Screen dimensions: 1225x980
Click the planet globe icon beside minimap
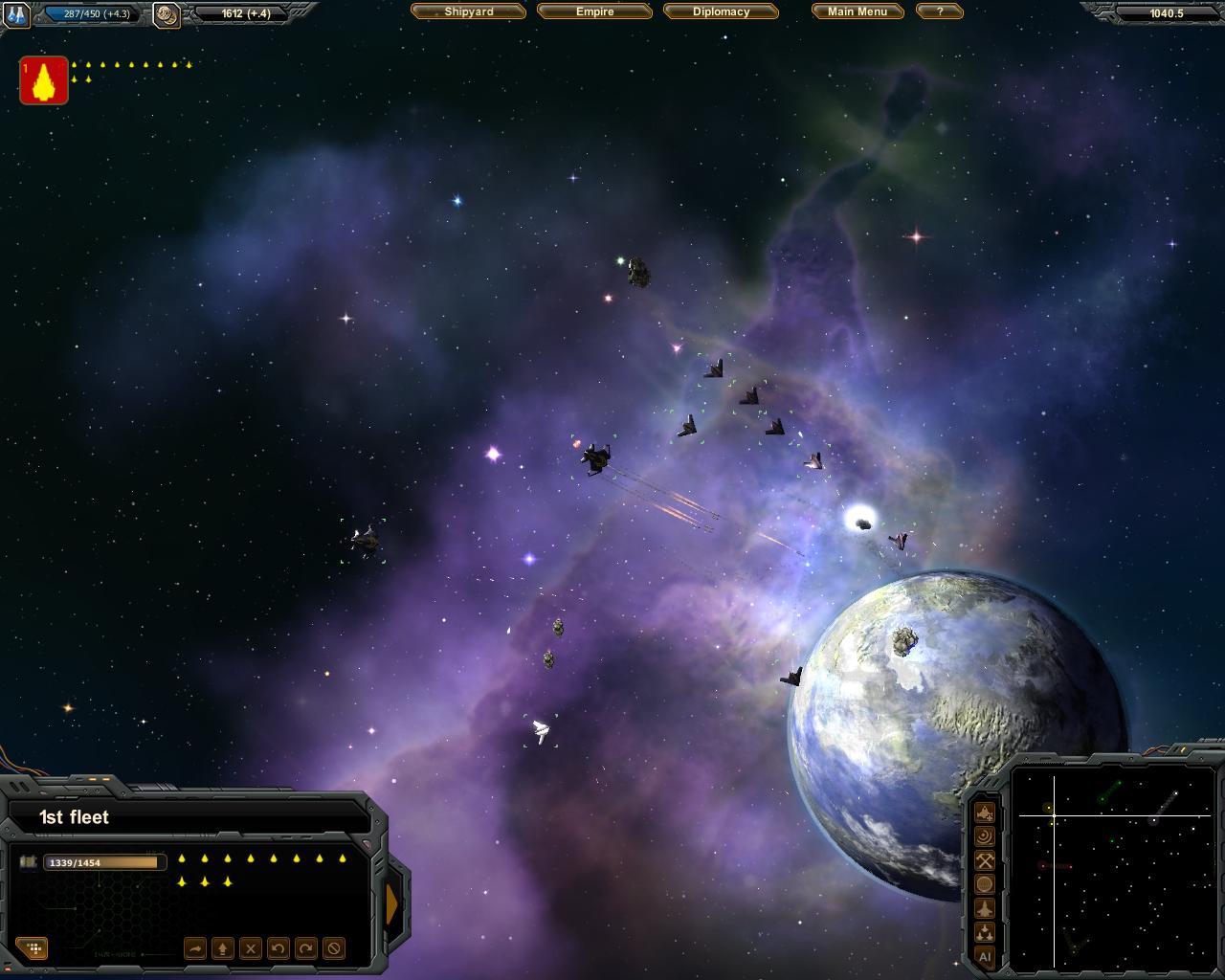click(x=984, y=884)
